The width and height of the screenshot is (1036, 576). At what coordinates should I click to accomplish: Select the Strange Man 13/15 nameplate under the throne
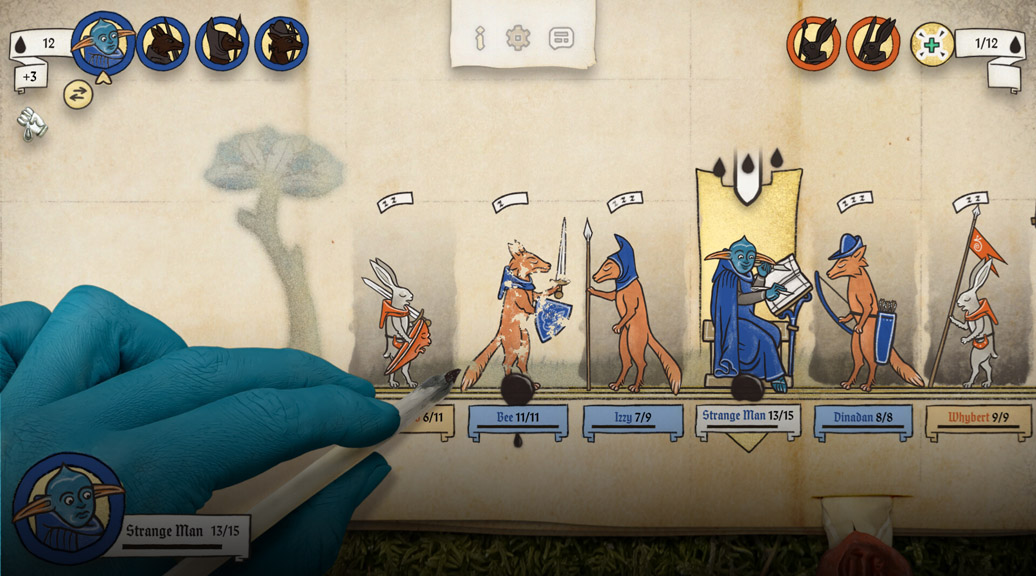(748, 418)
